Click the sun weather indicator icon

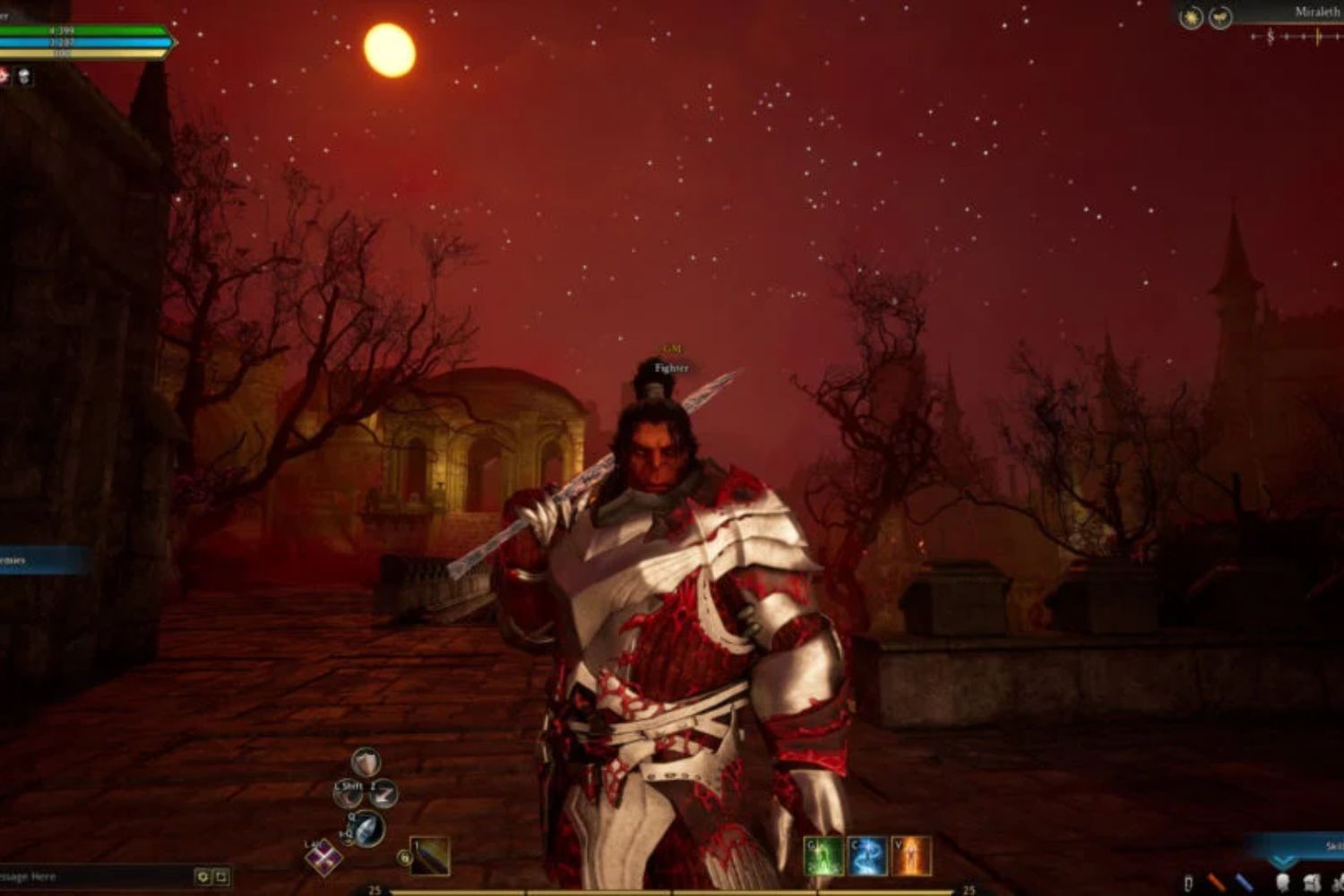pyautogui.click(x=1191, y=17)
